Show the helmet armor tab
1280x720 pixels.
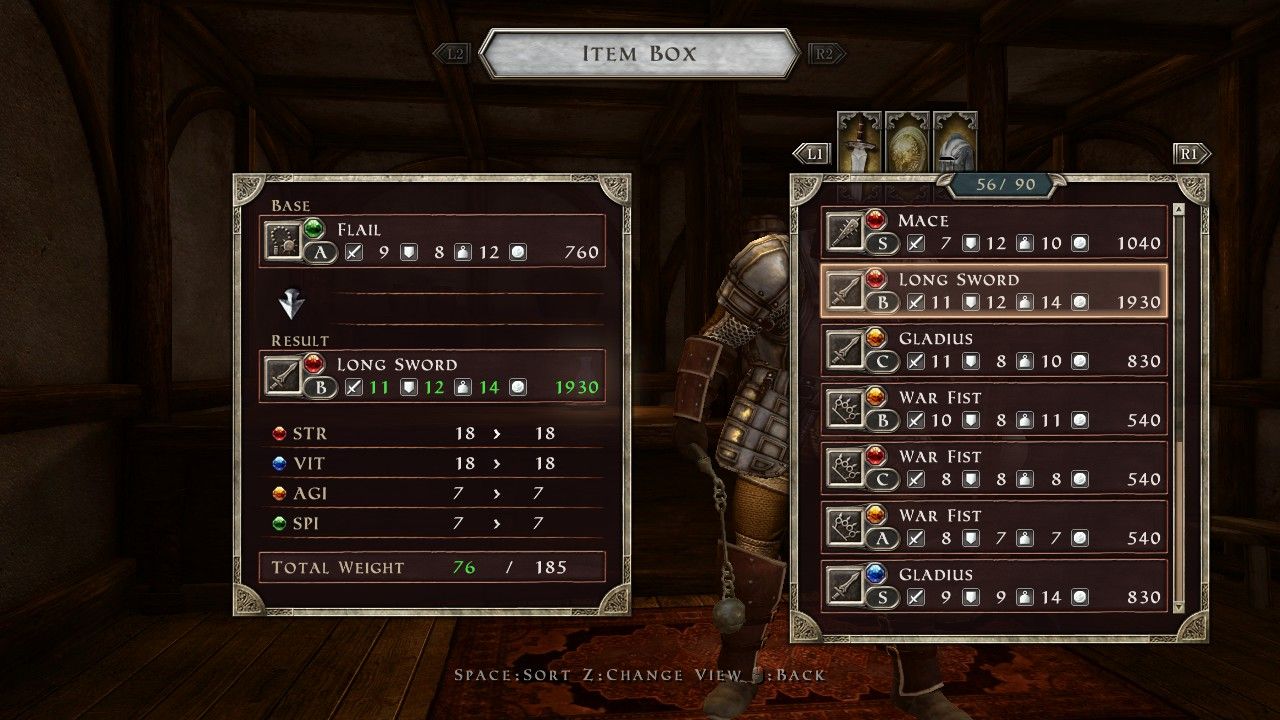[955, 140]
